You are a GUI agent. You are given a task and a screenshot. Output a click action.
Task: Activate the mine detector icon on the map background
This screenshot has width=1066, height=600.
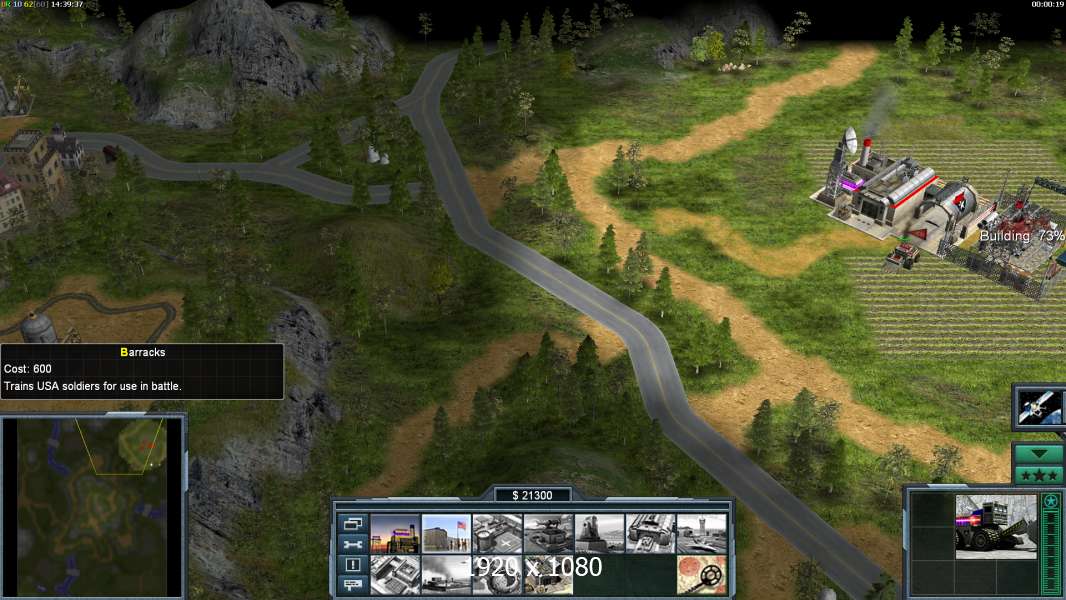coord(701,574)
